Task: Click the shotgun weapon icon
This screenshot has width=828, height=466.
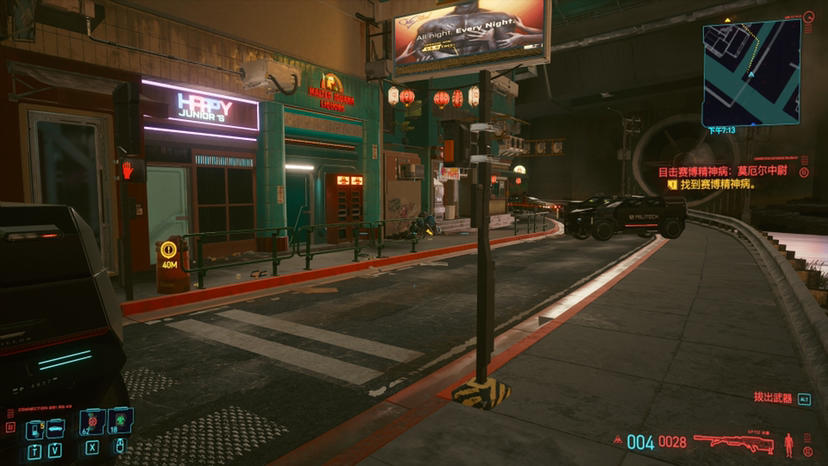Action: [x=734, y=441]
